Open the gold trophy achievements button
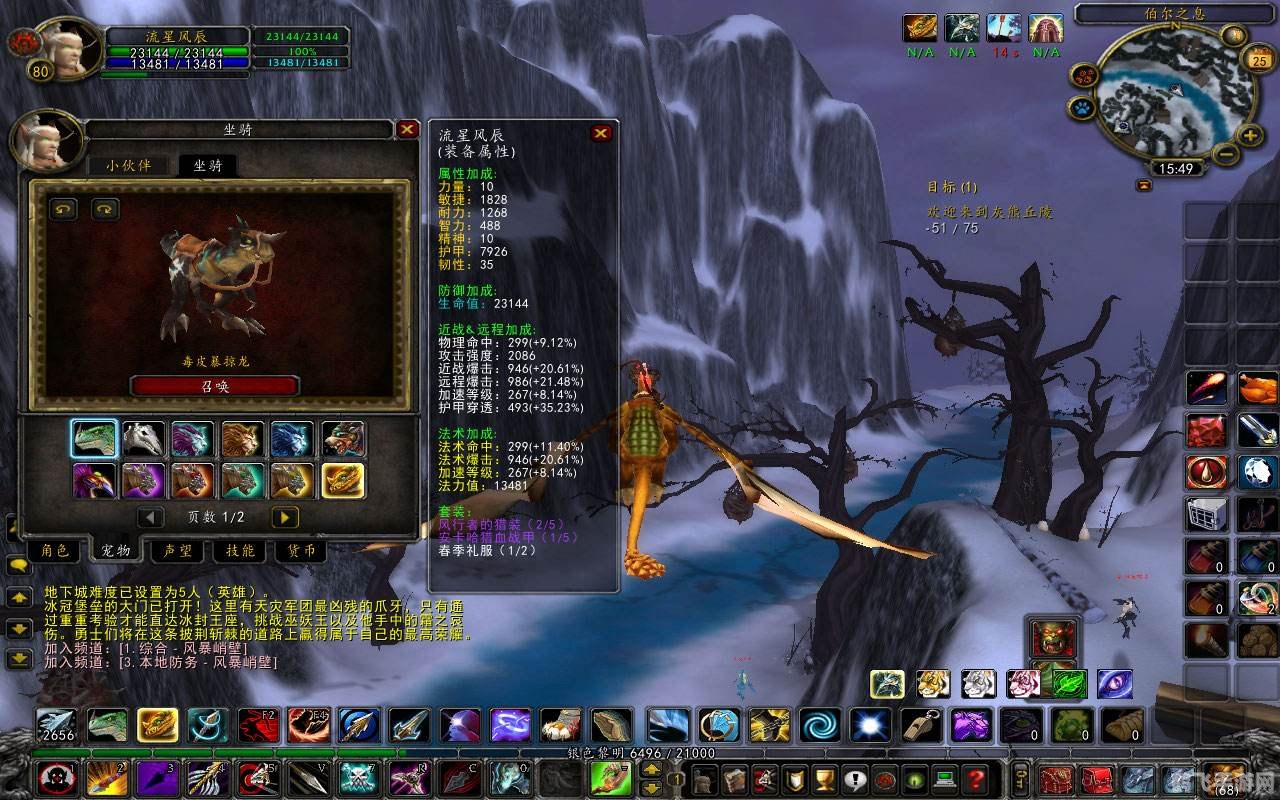 pyautogui.click(x=825, y=778)
